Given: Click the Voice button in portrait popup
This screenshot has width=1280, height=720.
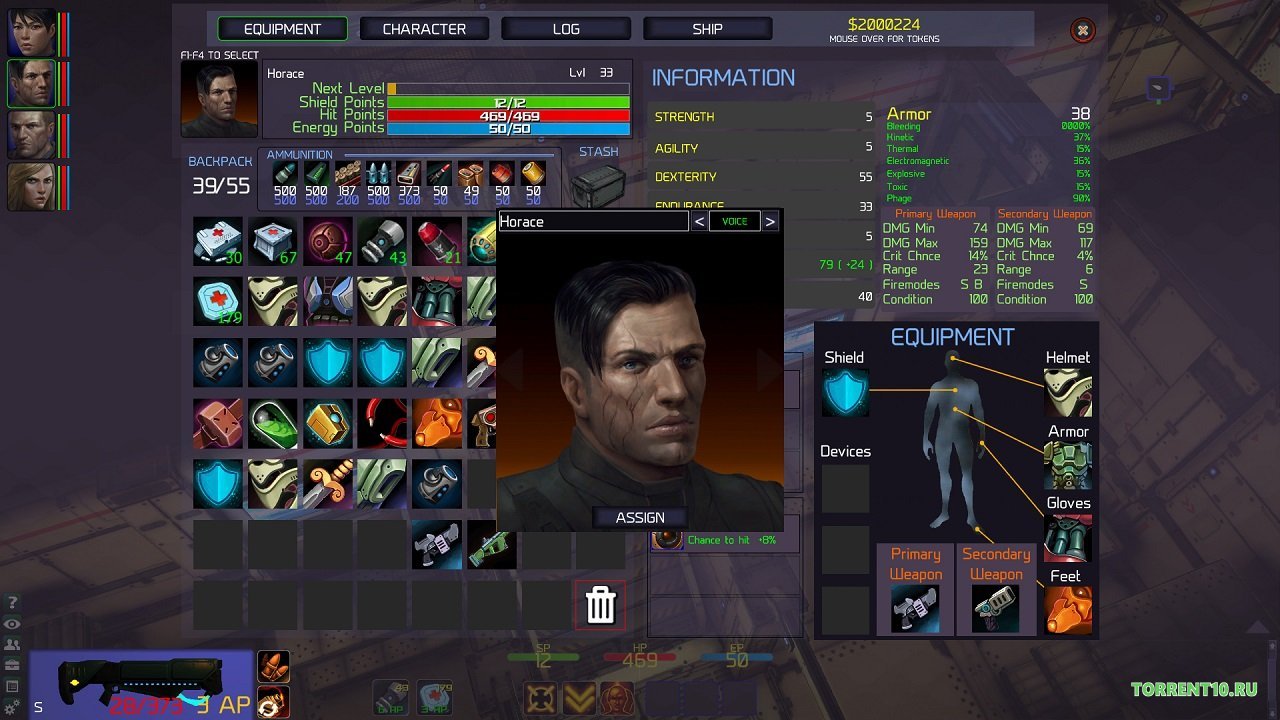Looking at the screenshot, I should tap(735, 222).
